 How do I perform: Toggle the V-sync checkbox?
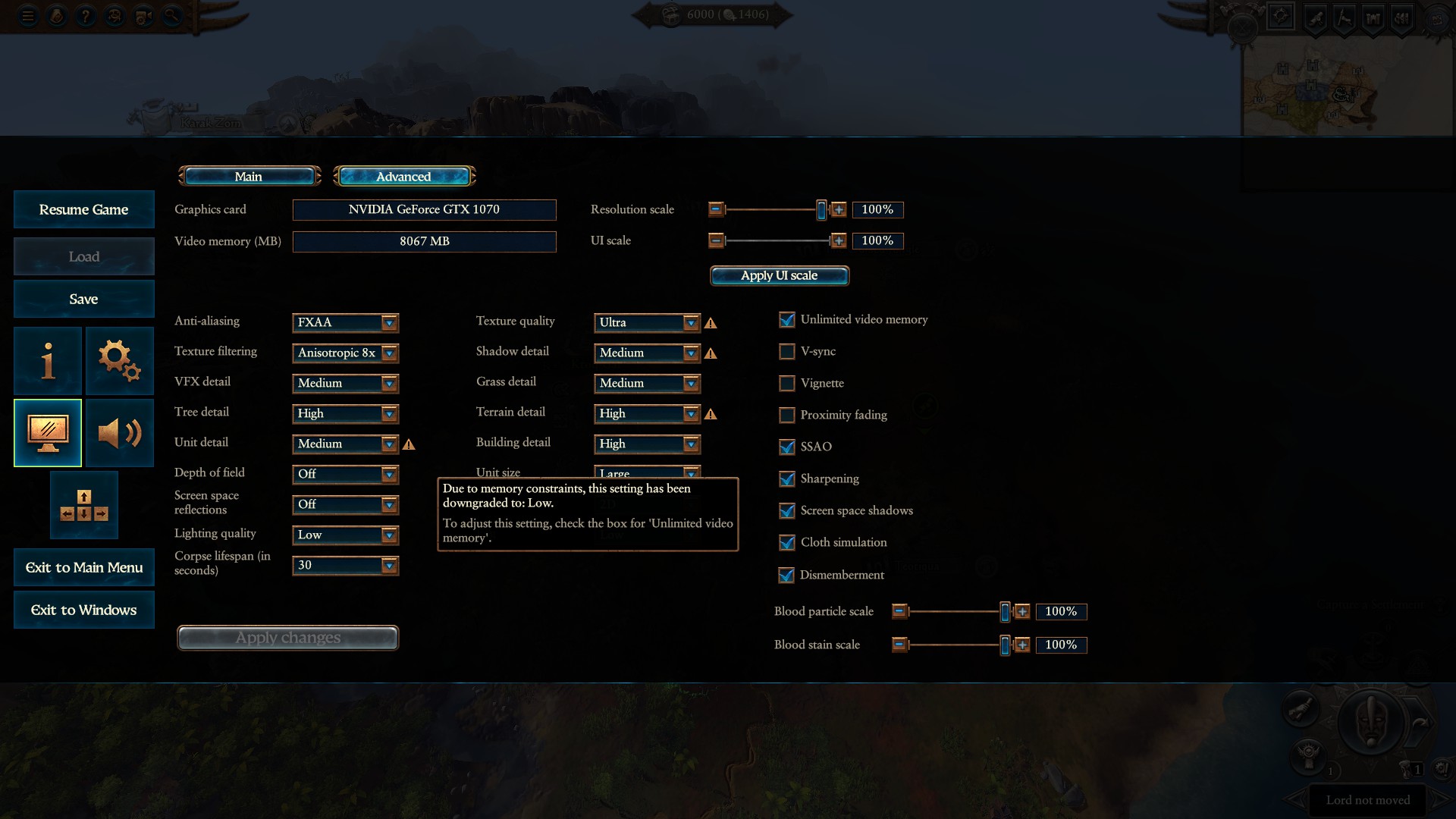point(787,352)
